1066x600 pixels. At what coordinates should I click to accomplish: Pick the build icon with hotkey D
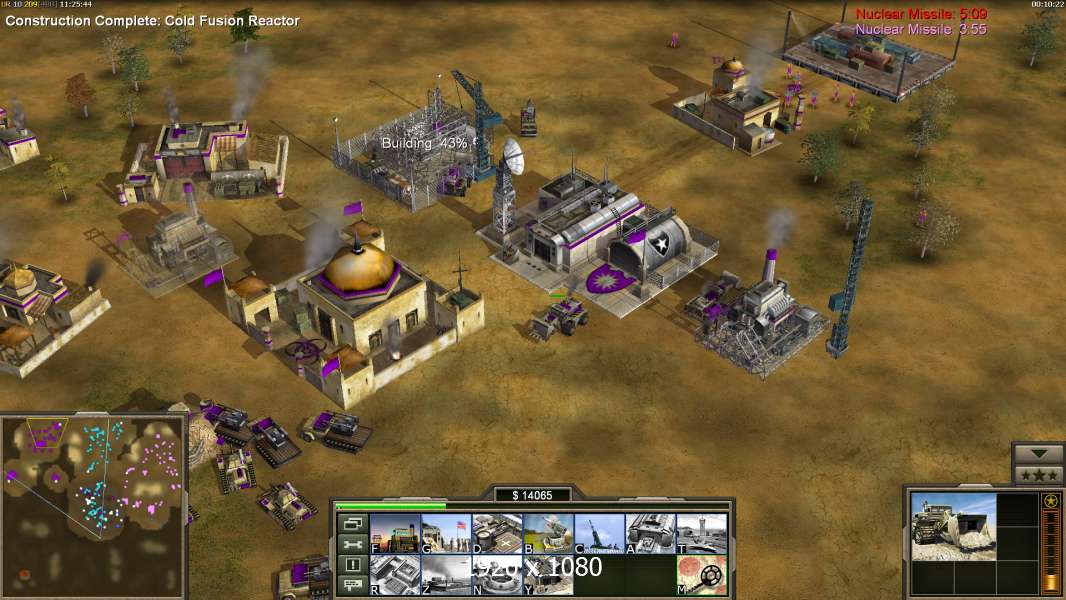[x=497, y=533]
